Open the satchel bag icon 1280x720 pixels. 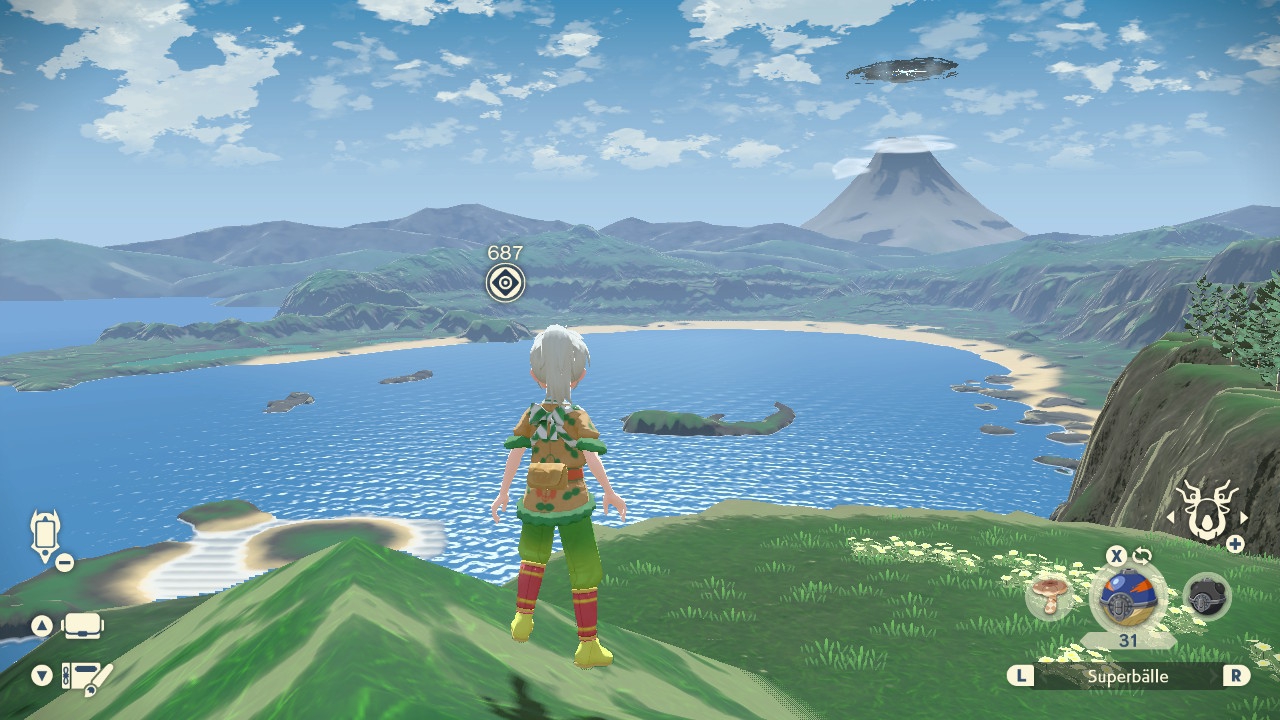pyautogui.click(x=82, y=627)
